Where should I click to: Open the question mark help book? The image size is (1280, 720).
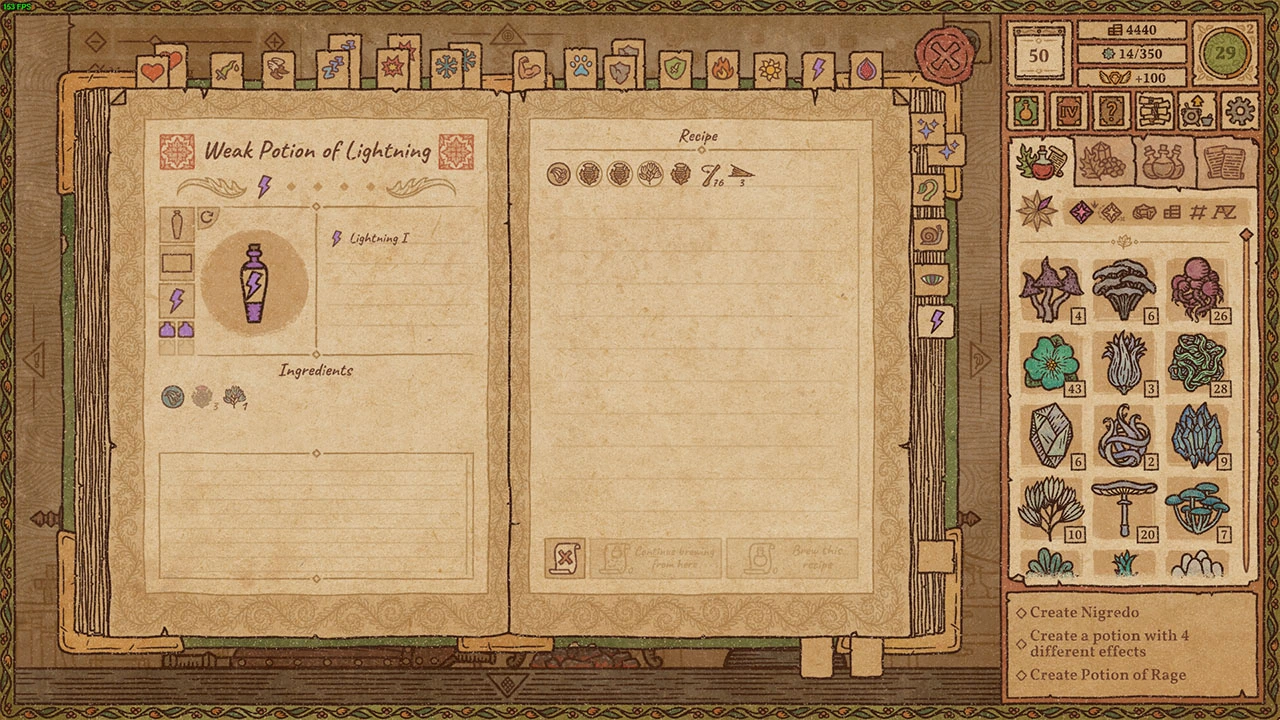click(1109, 110)
